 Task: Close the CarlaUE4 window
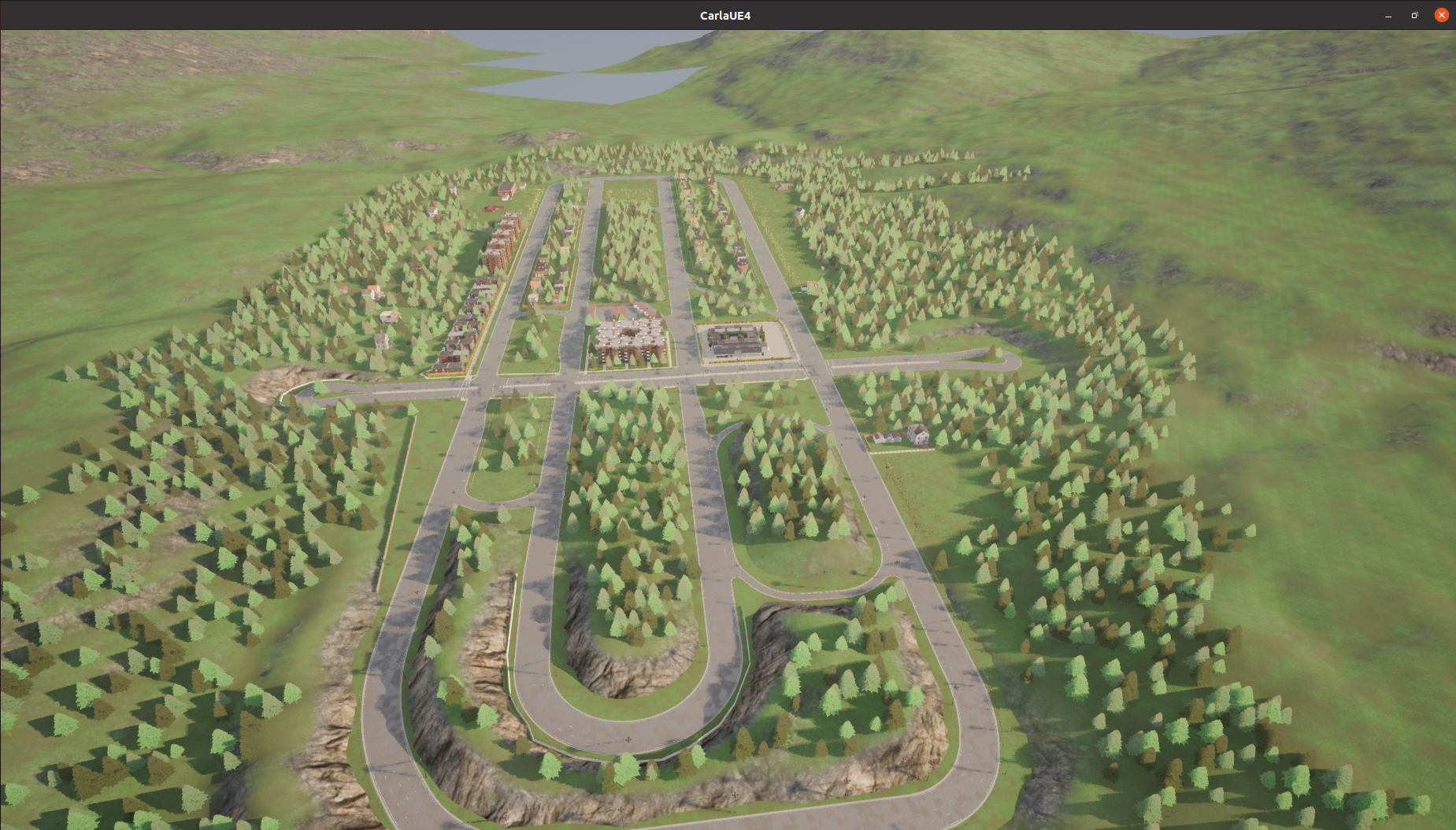coord(1441,15)
